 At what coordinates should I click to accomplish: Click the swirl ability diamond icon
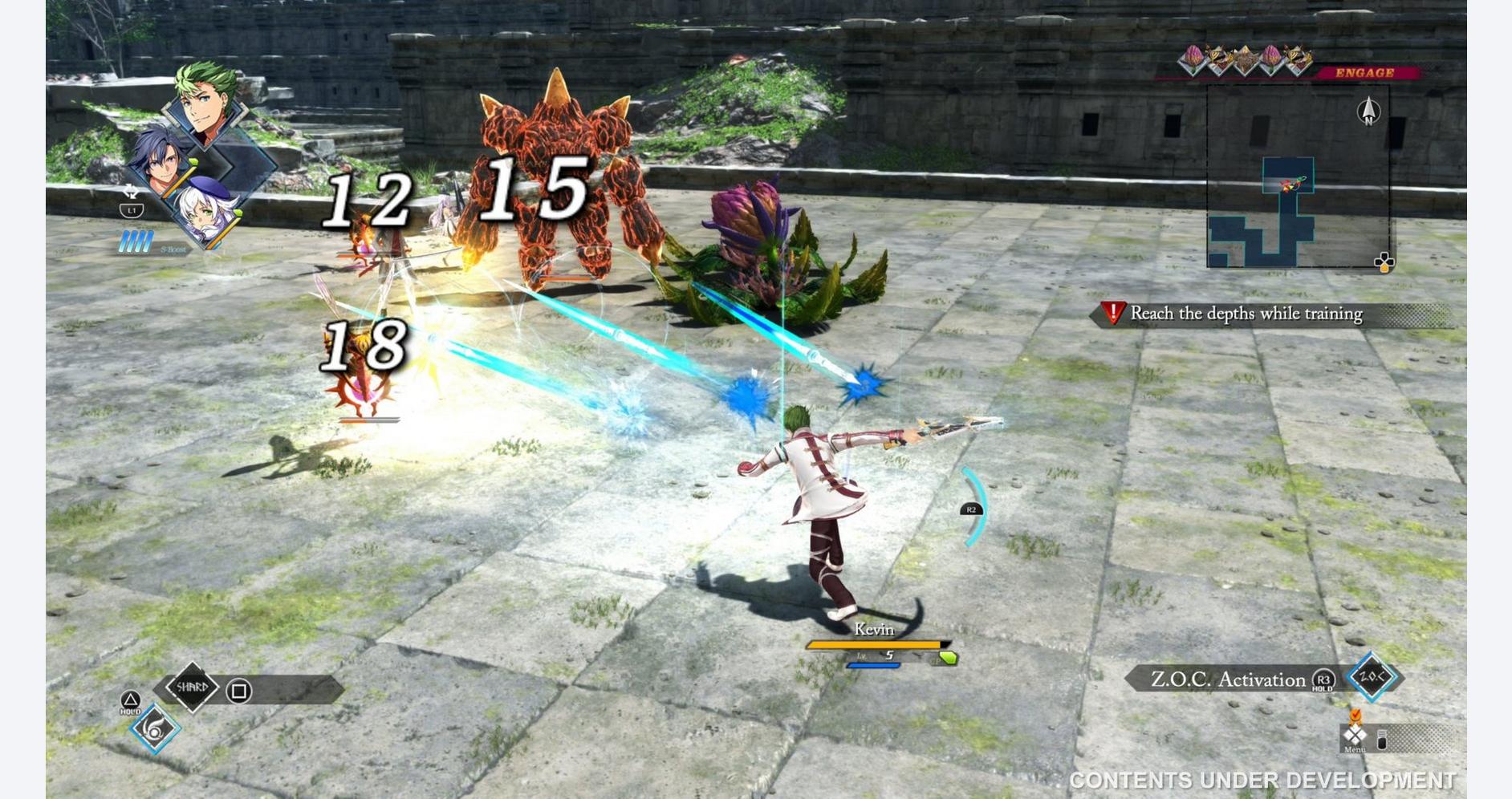point(154,728)
